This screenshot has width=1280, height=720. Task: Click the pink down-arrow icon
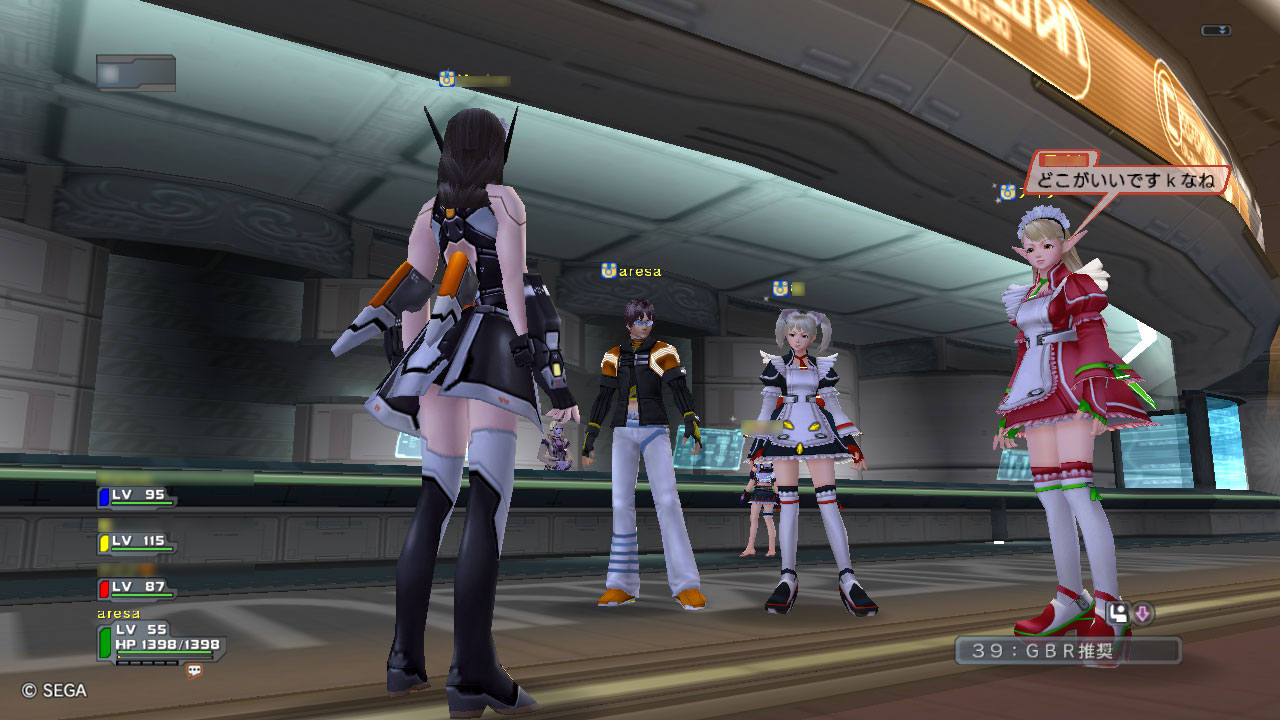pos(1143,614)
